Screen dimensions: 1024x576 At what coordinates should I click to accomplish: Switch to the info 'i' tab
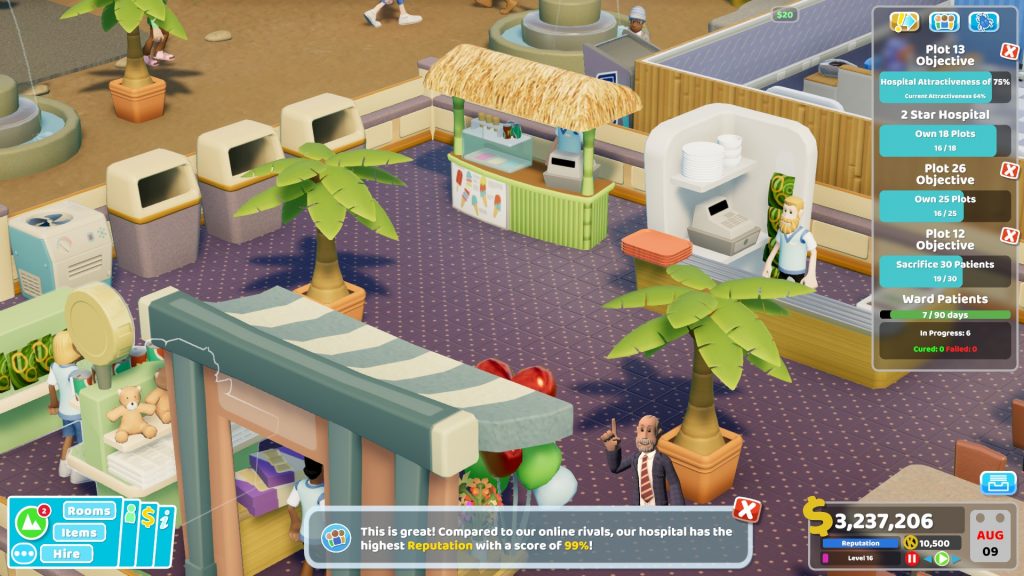tap(165, 520)
